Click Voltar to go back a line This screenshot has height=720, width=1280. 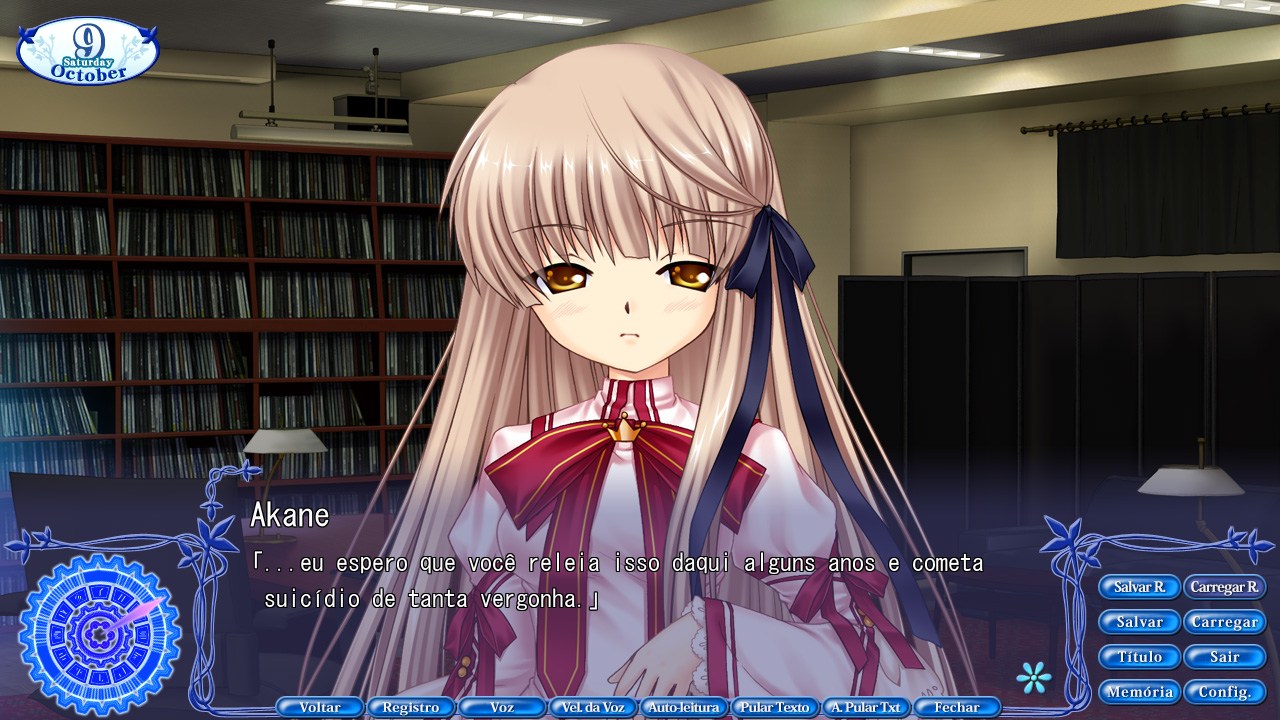pos(320,706)
